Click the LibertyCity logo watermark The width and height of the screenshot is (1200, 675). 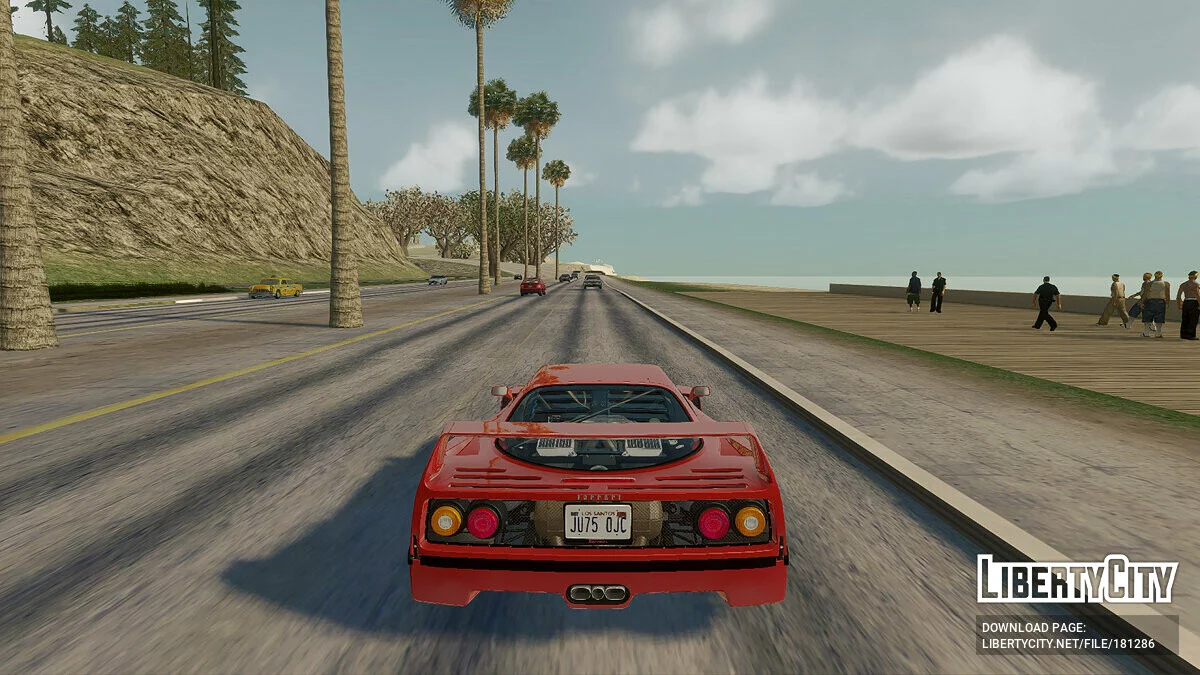1077,580
